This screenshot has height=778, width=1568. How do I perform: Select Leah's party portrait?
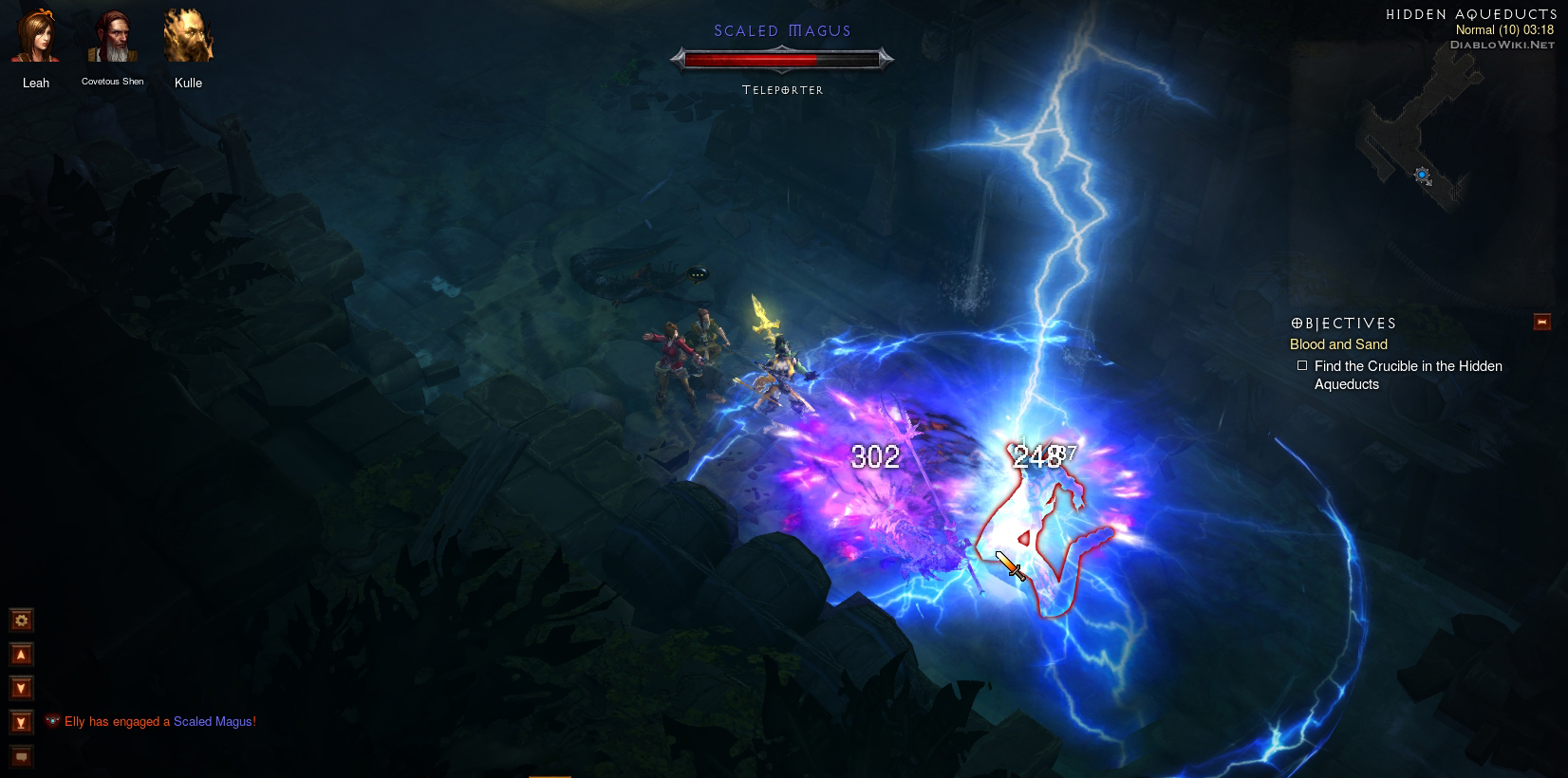35,38
